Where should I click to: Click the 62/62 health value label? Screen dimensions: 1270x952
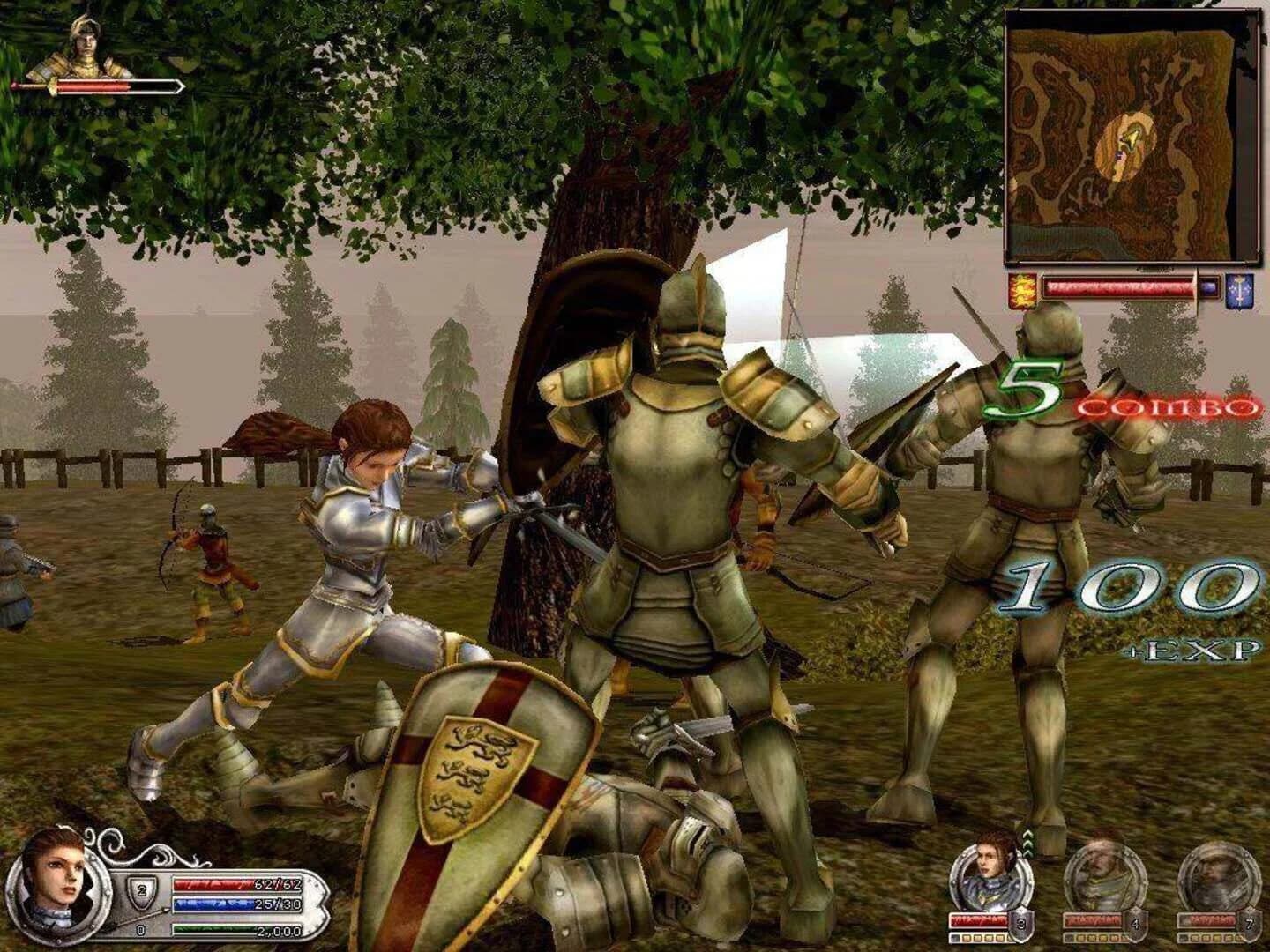278,884
